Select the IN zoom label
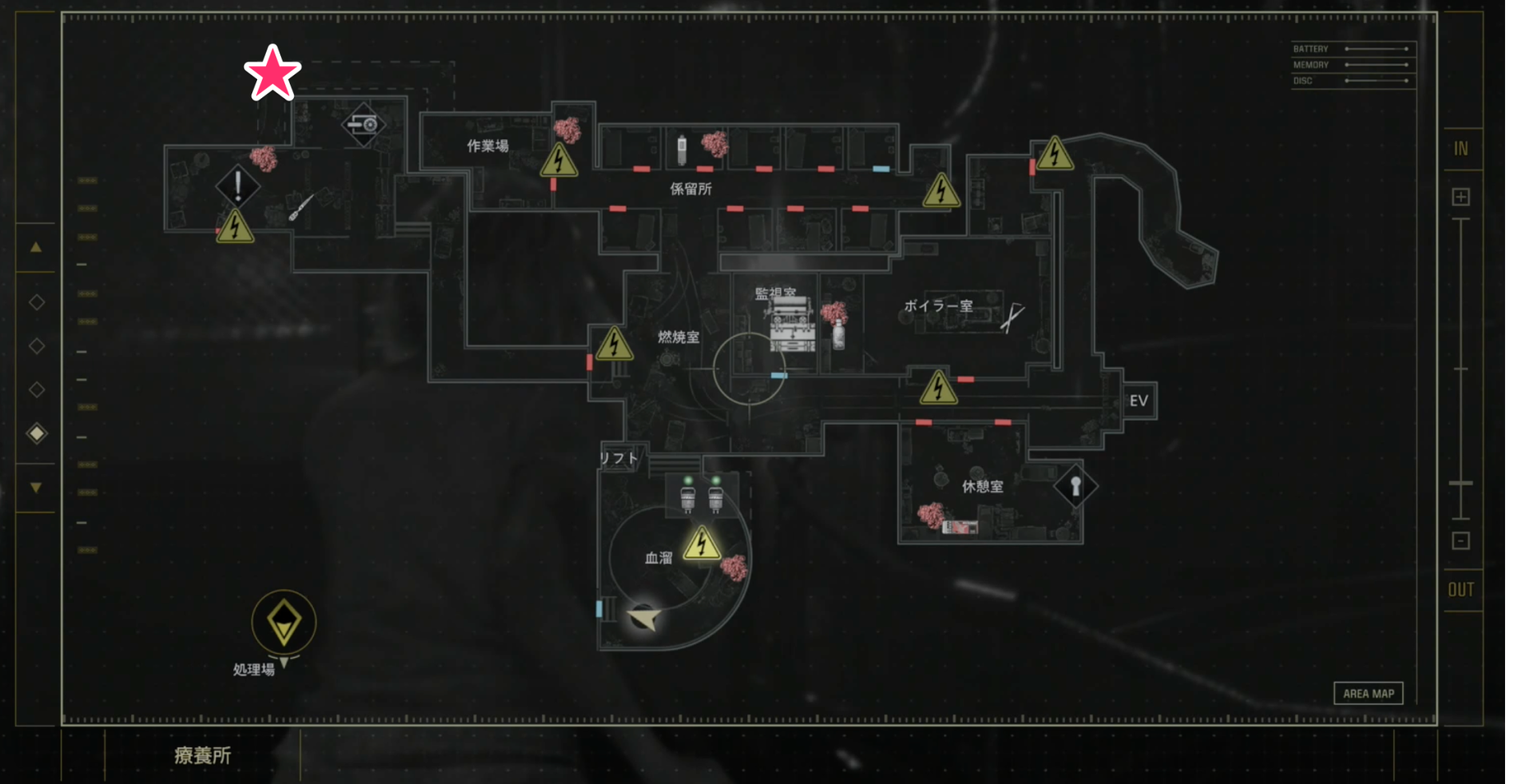1533x784 pixels. tap(1460, 148)
